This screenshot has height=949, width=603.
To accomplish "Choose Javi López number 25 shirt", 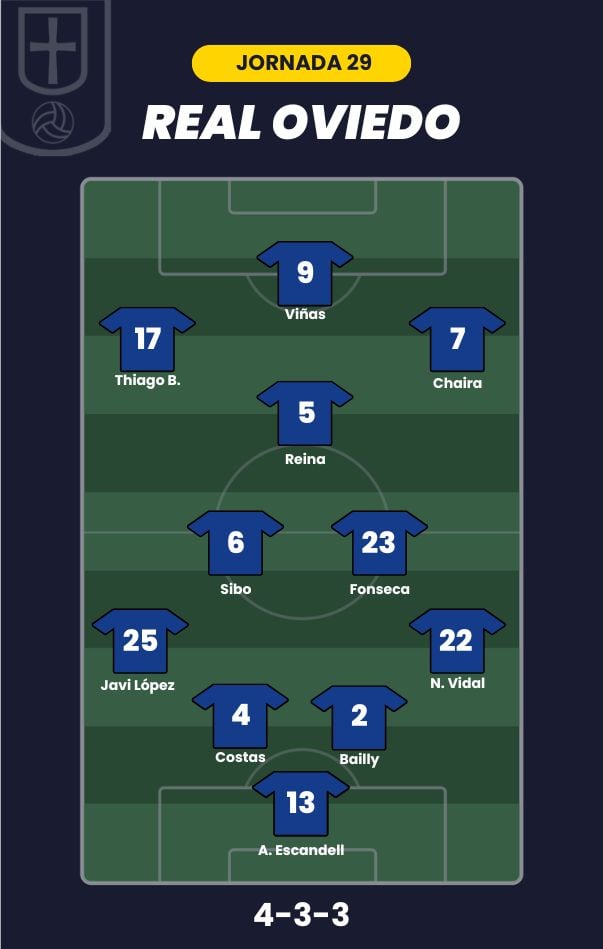I will coord(140,640).
